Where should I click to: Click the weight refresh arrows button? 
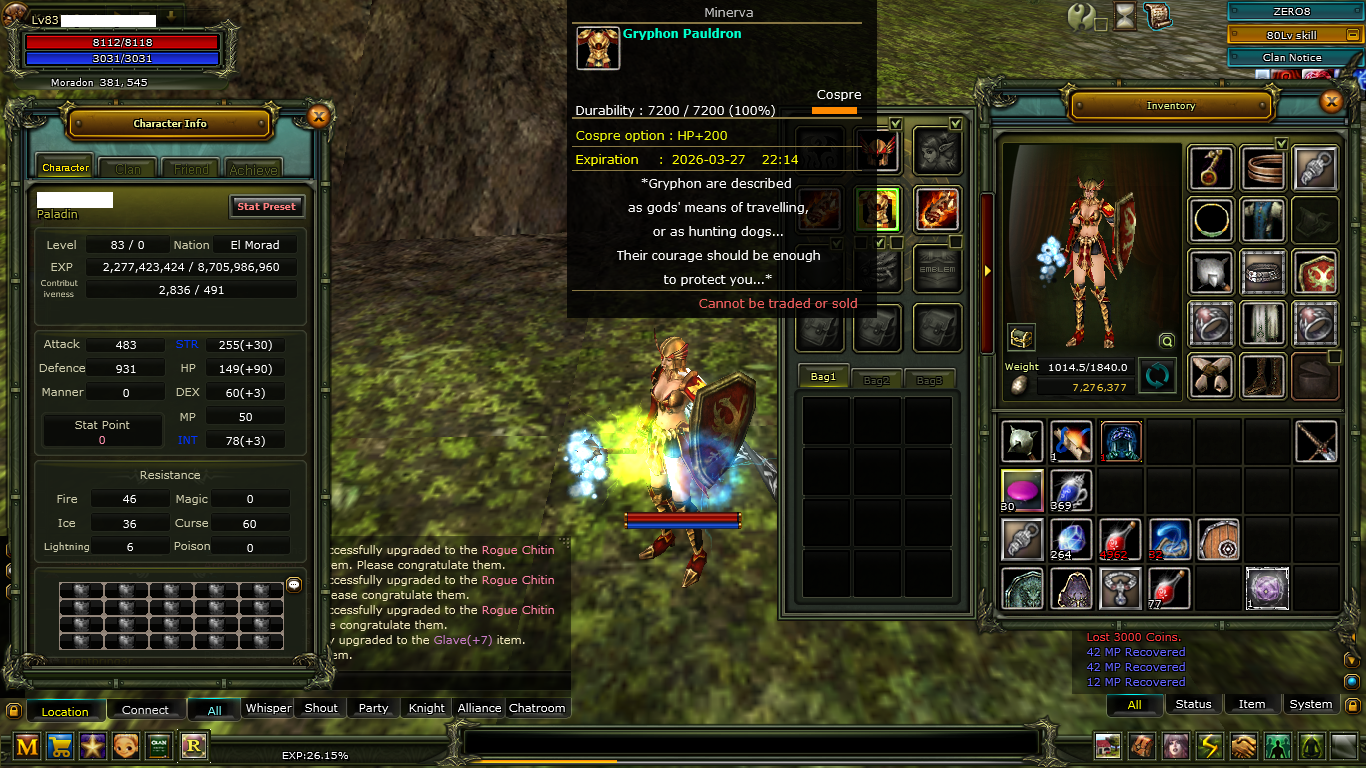pyautogui.click(x=1157, y=376)
